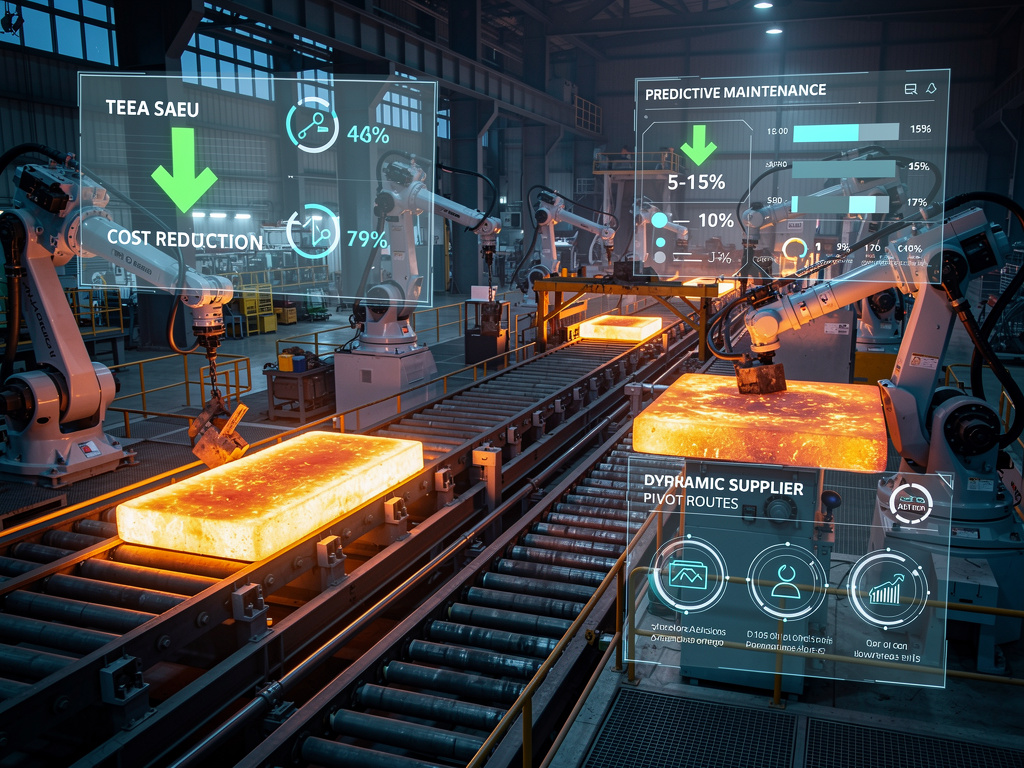This screenshot has width=1024, height=768.
Task: Open the message icon beside the bell
Action: (910, 89)
